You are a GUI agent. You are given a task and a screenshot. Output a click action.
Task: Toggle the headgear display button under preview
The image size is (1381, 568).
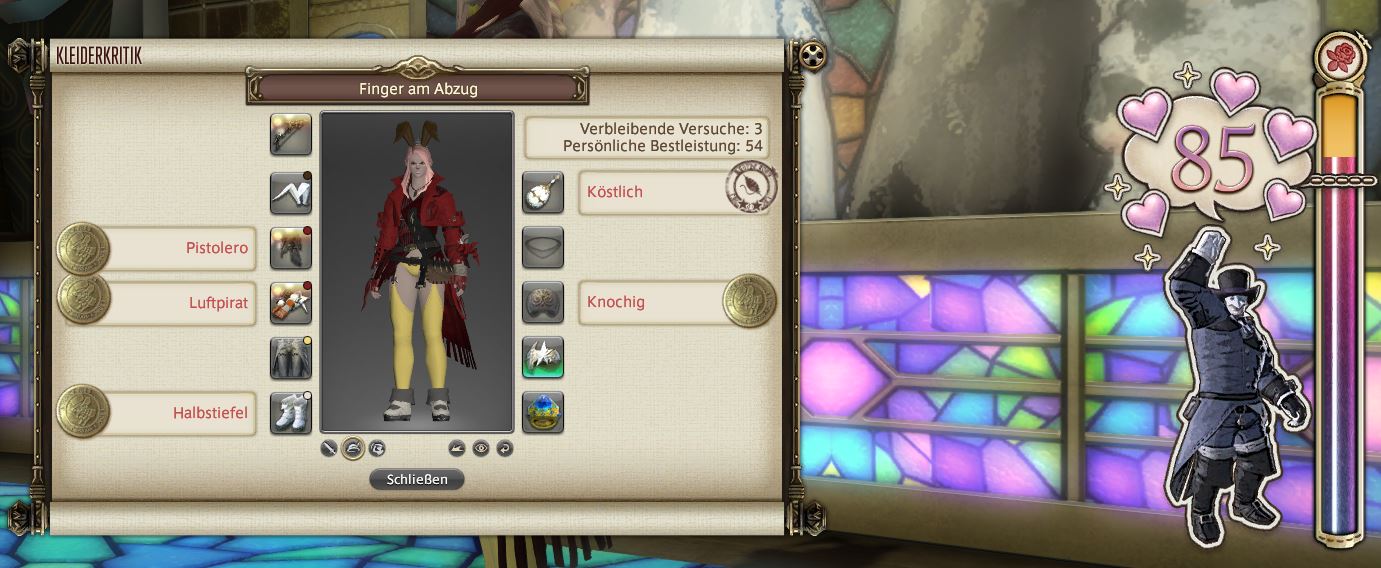click(352, 449)
